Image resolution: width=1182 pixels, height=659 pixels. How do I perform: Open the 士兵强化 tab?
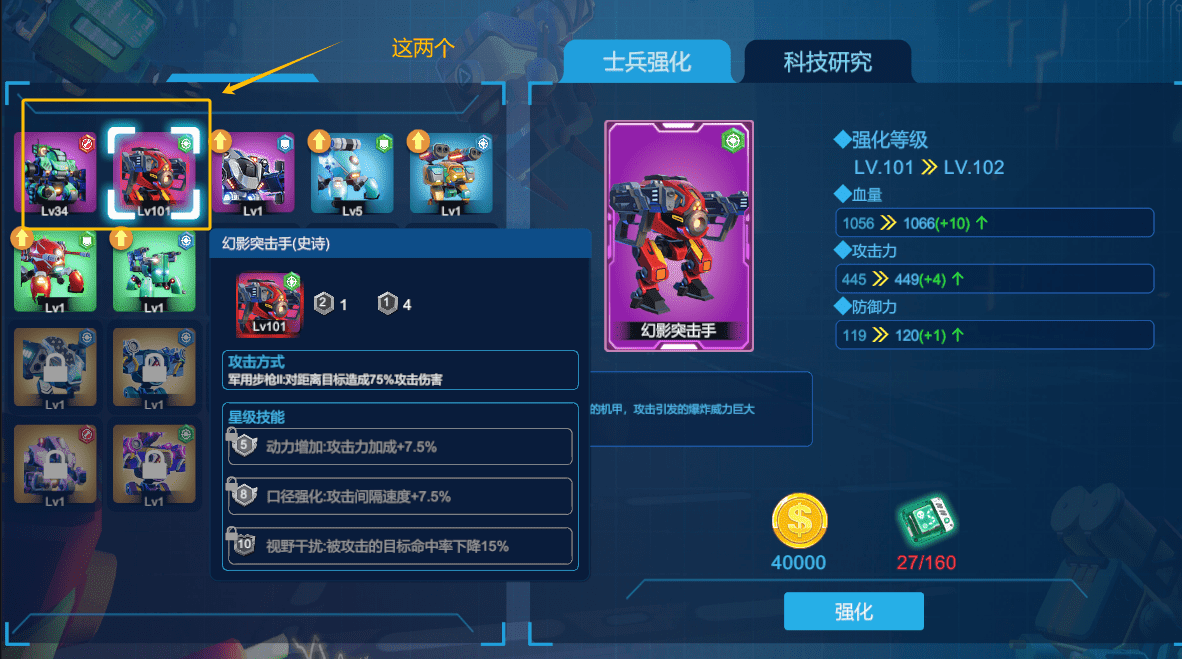pos(647,62)
